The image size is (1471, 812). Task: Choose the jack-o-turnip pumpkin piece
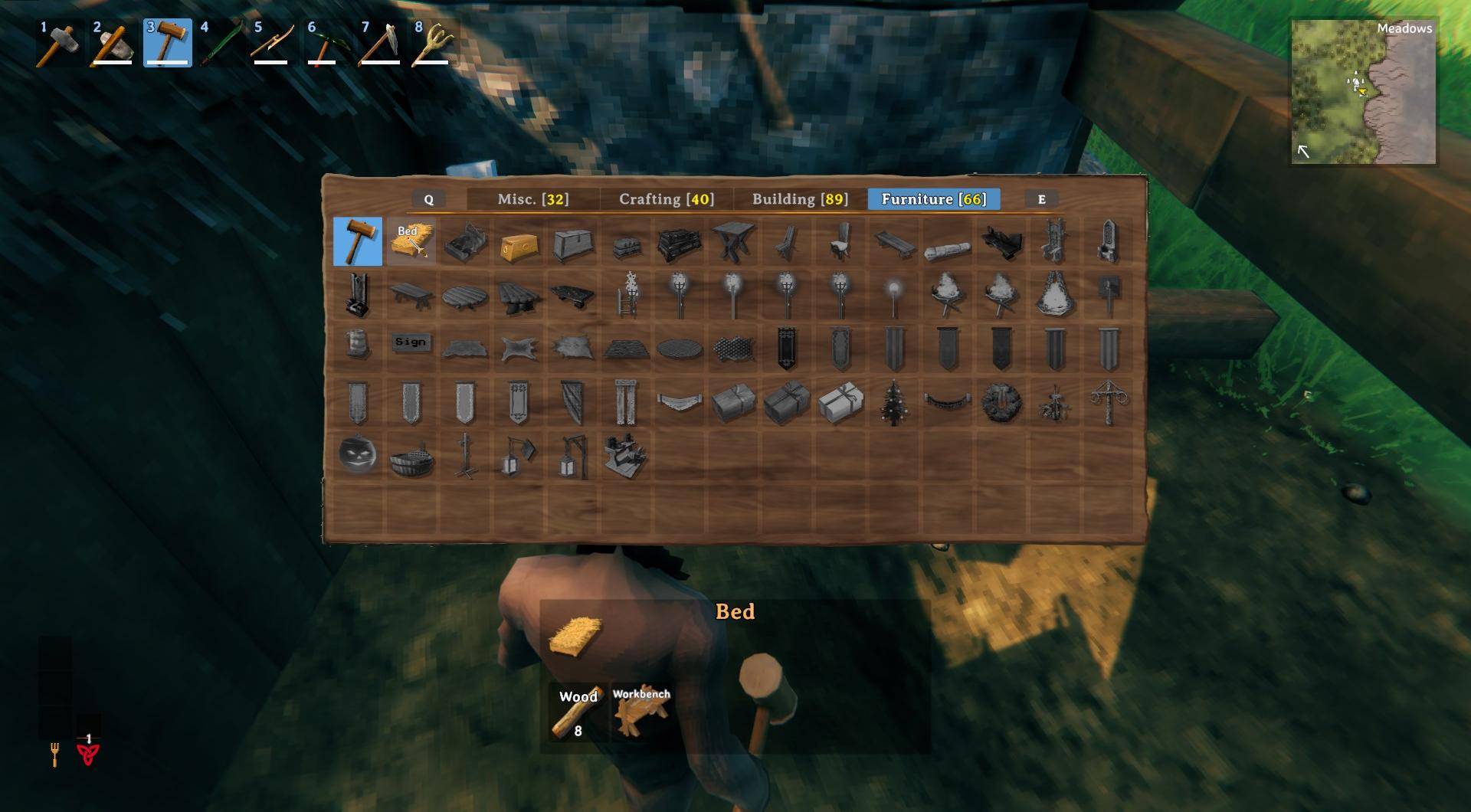click(x=358, y=456)
